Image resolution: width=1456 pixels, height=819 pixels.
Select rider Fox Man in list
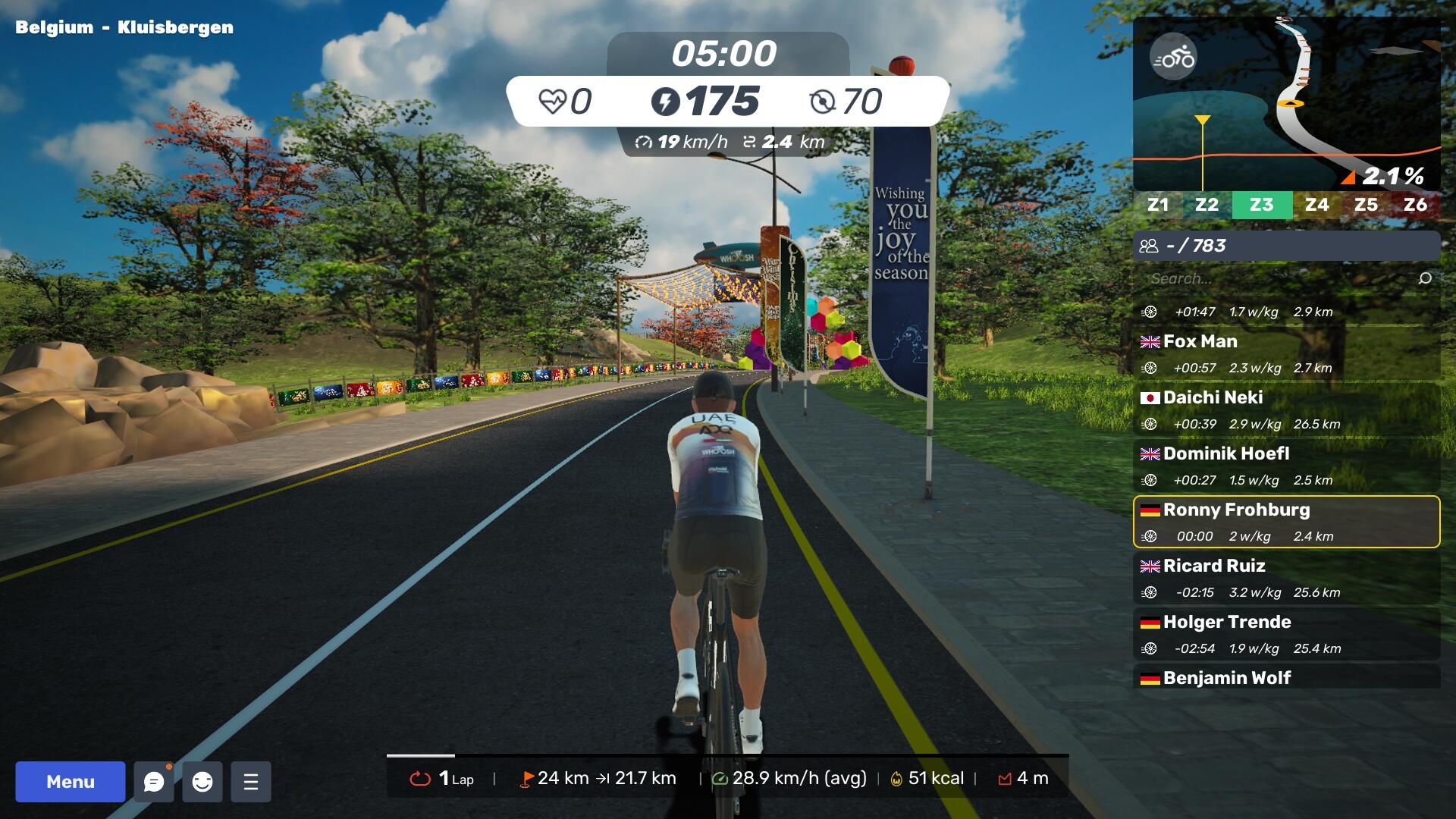click(x=1286, y=353)
